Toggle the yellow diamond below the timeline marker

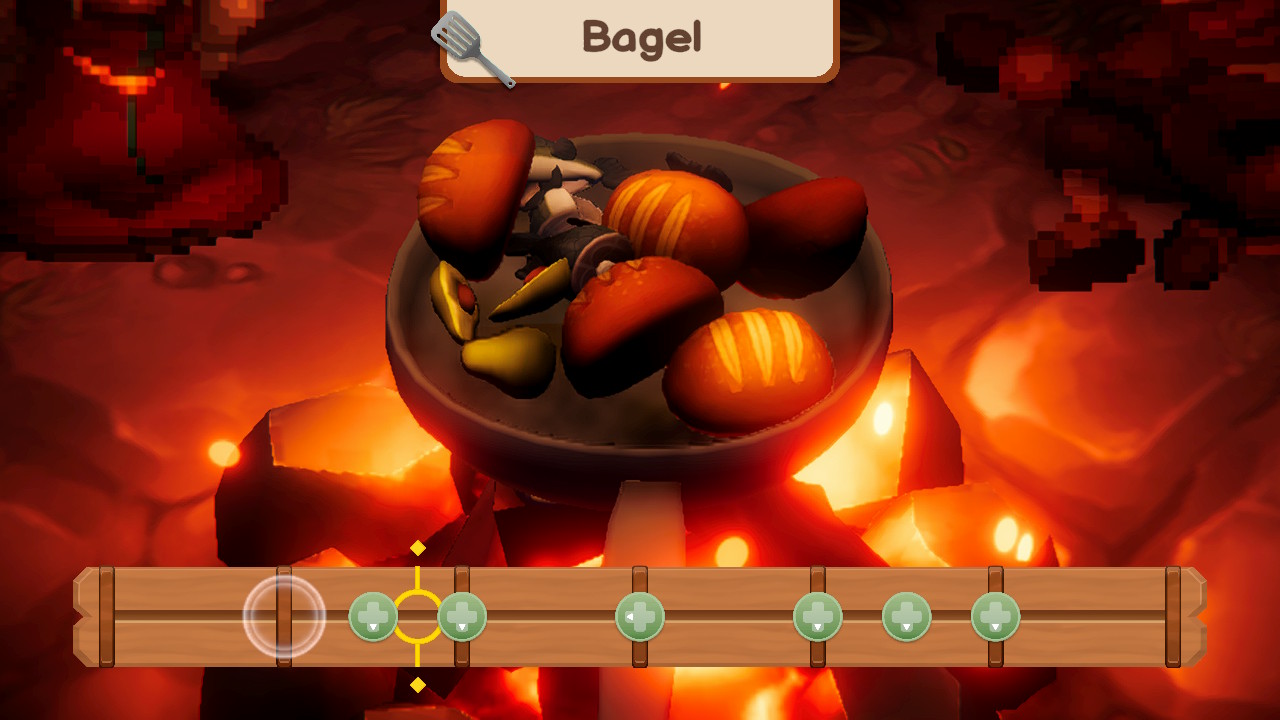[x=416, y=685]
